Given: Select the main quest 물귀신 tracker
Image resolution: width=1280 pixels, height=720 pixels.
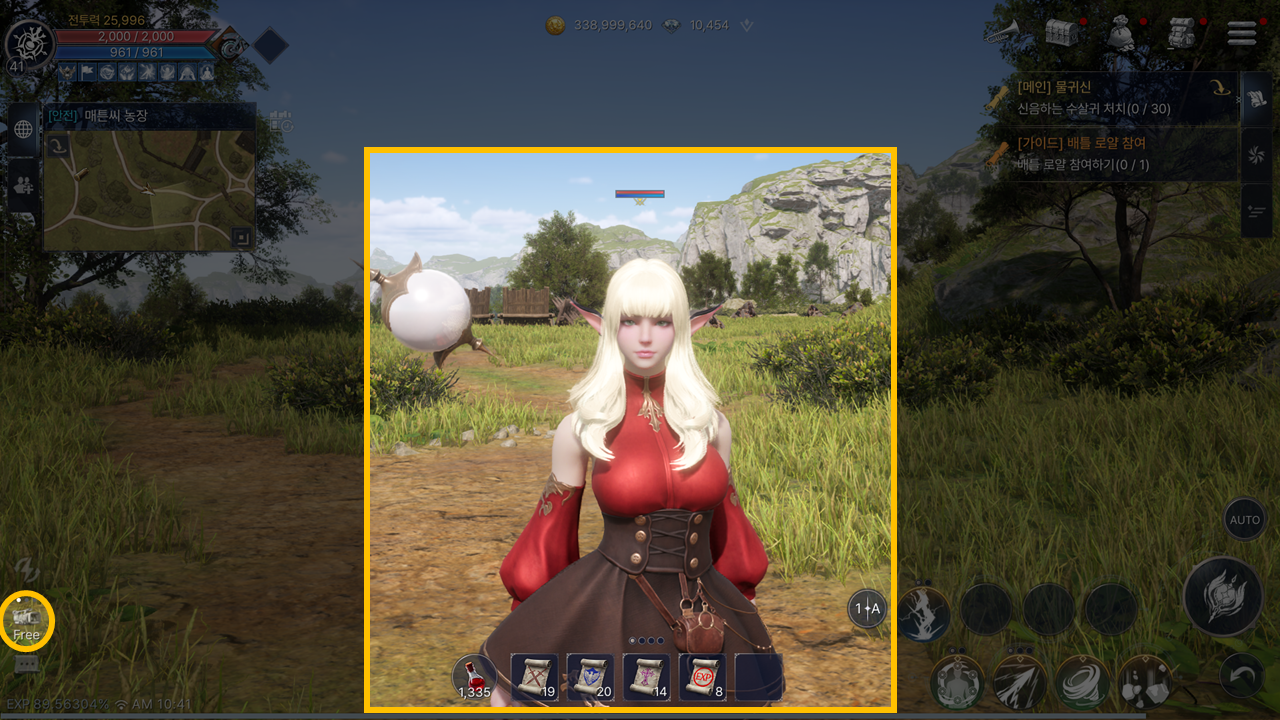Looking at the screenshot, I should [1110, 98].
